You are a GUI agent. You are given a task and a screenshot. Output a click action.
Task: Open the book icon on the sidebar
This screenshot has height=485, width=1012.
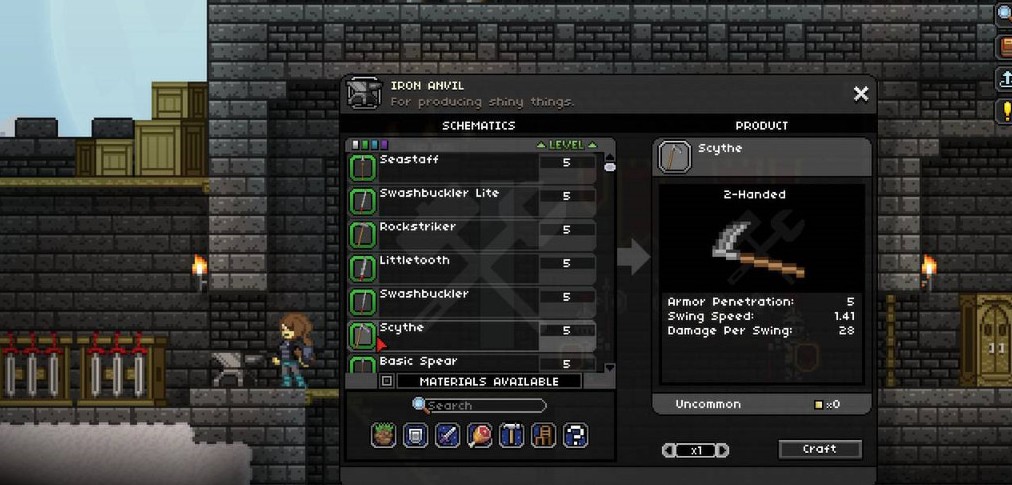click(x=1005, y=47)
